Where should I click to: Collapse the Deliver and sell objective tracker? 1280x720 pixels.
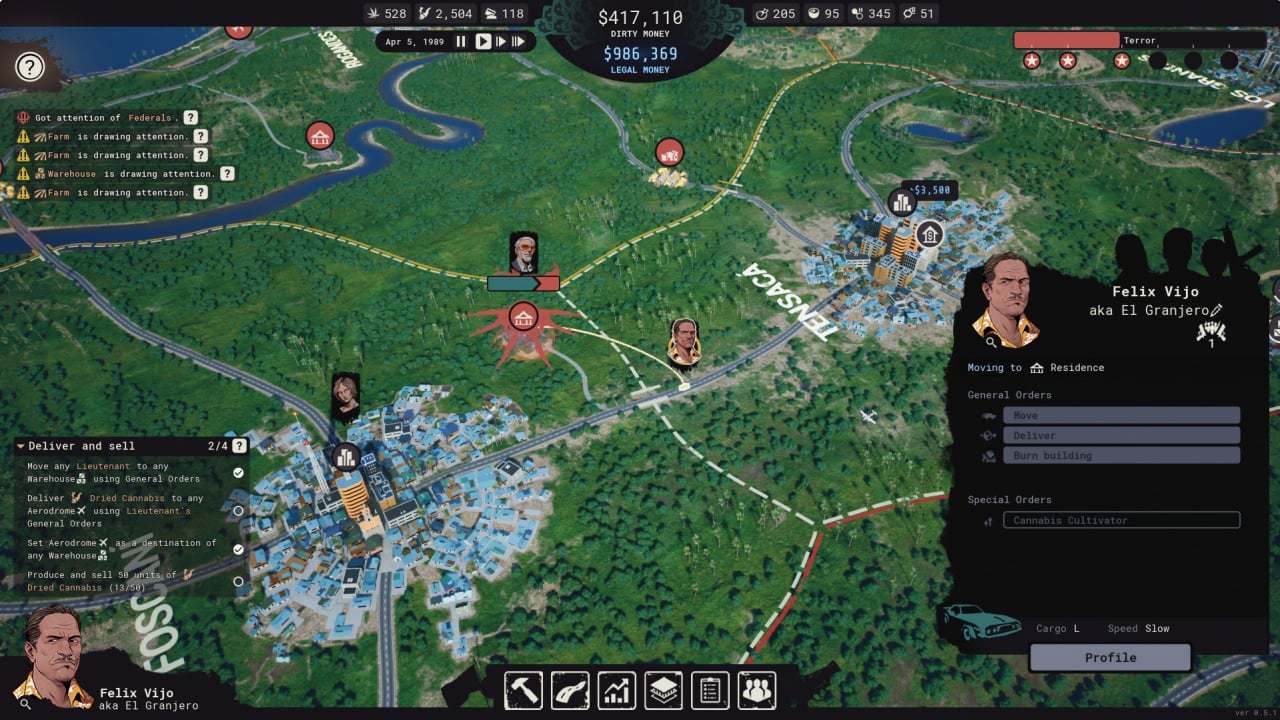[21, 446]
